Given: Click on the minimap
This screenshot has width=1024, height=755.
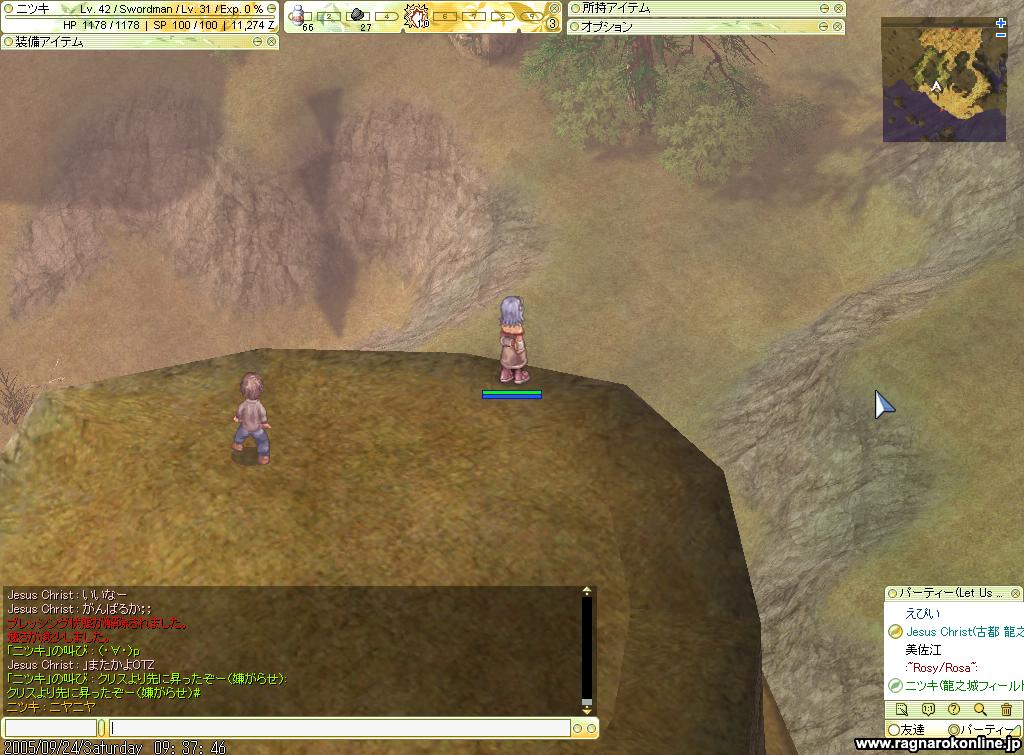Looking at the screenshot, I should (x=944, y=80).
